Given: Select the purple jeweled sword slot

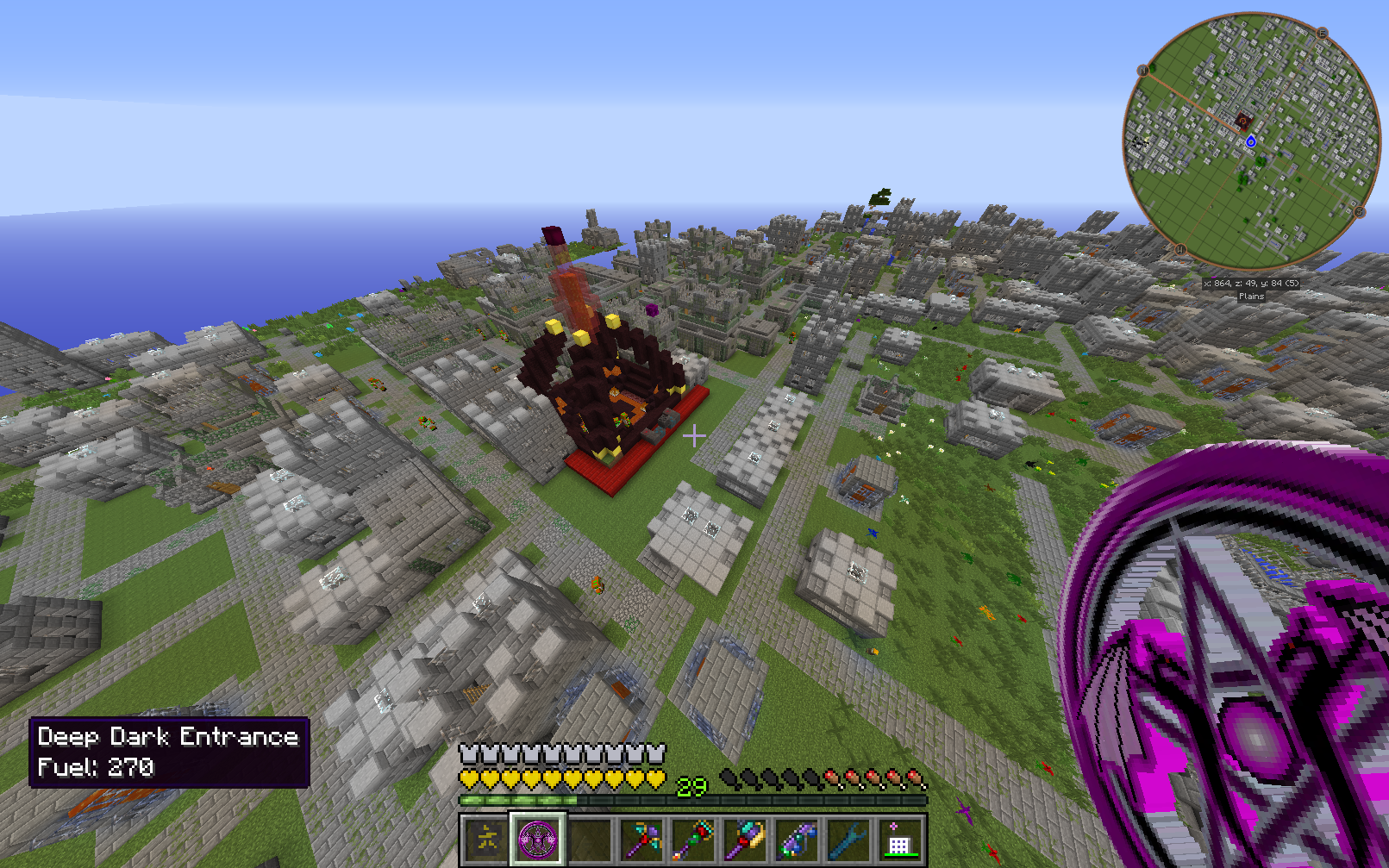Looking at the screenshot, I should [x=797, y=839].
